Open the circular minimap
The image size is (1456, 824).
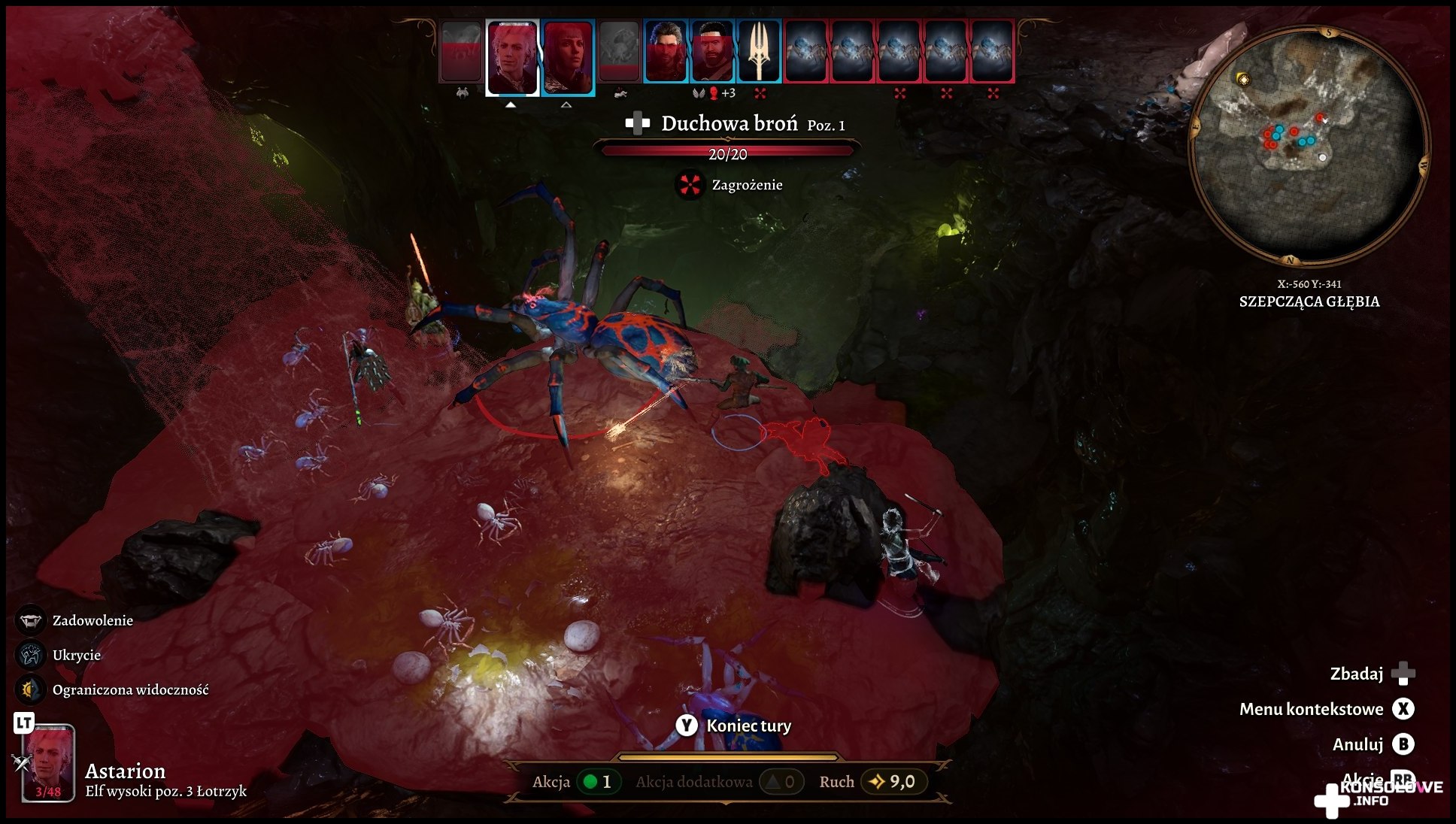point(1309,146)
